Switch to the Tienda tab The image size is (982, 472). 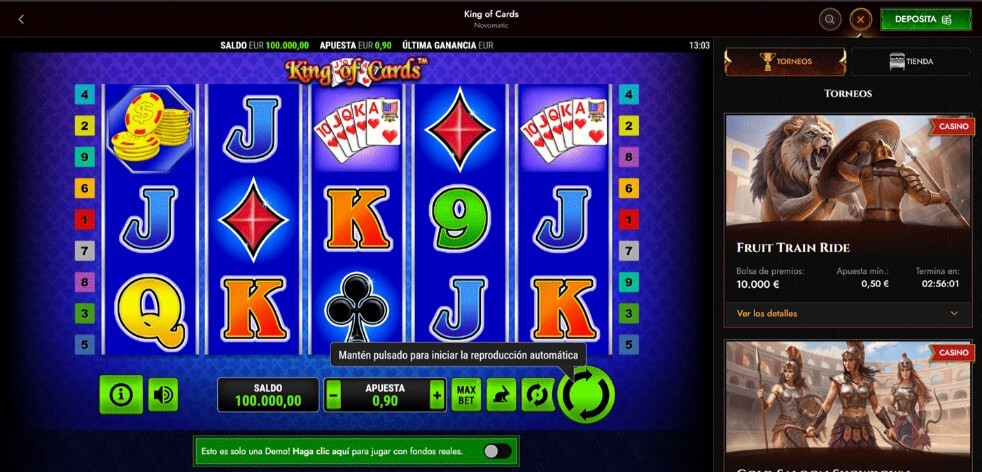tap(910, 62)
